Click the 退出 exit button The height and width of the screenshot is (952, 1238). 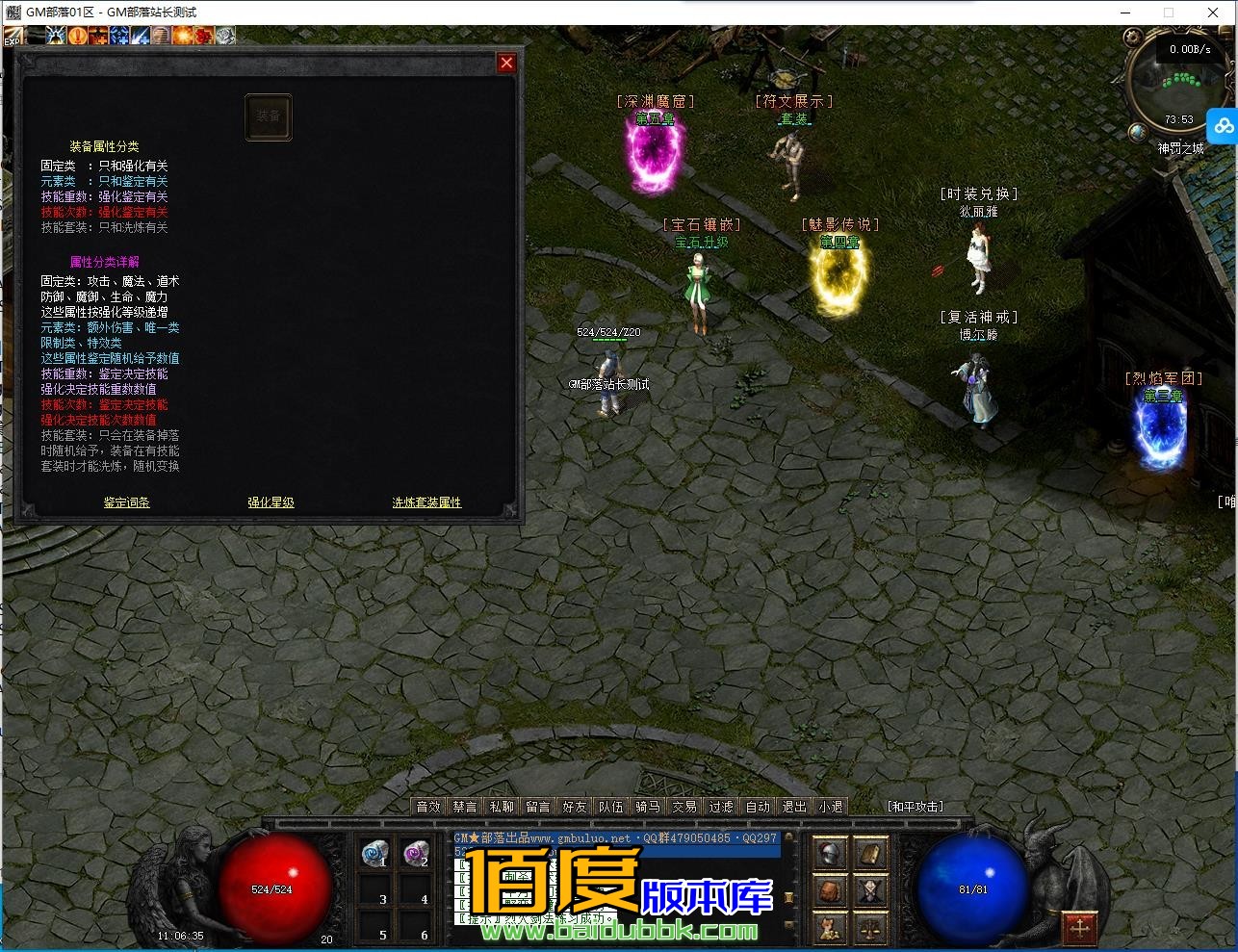[x=794, y=807]
